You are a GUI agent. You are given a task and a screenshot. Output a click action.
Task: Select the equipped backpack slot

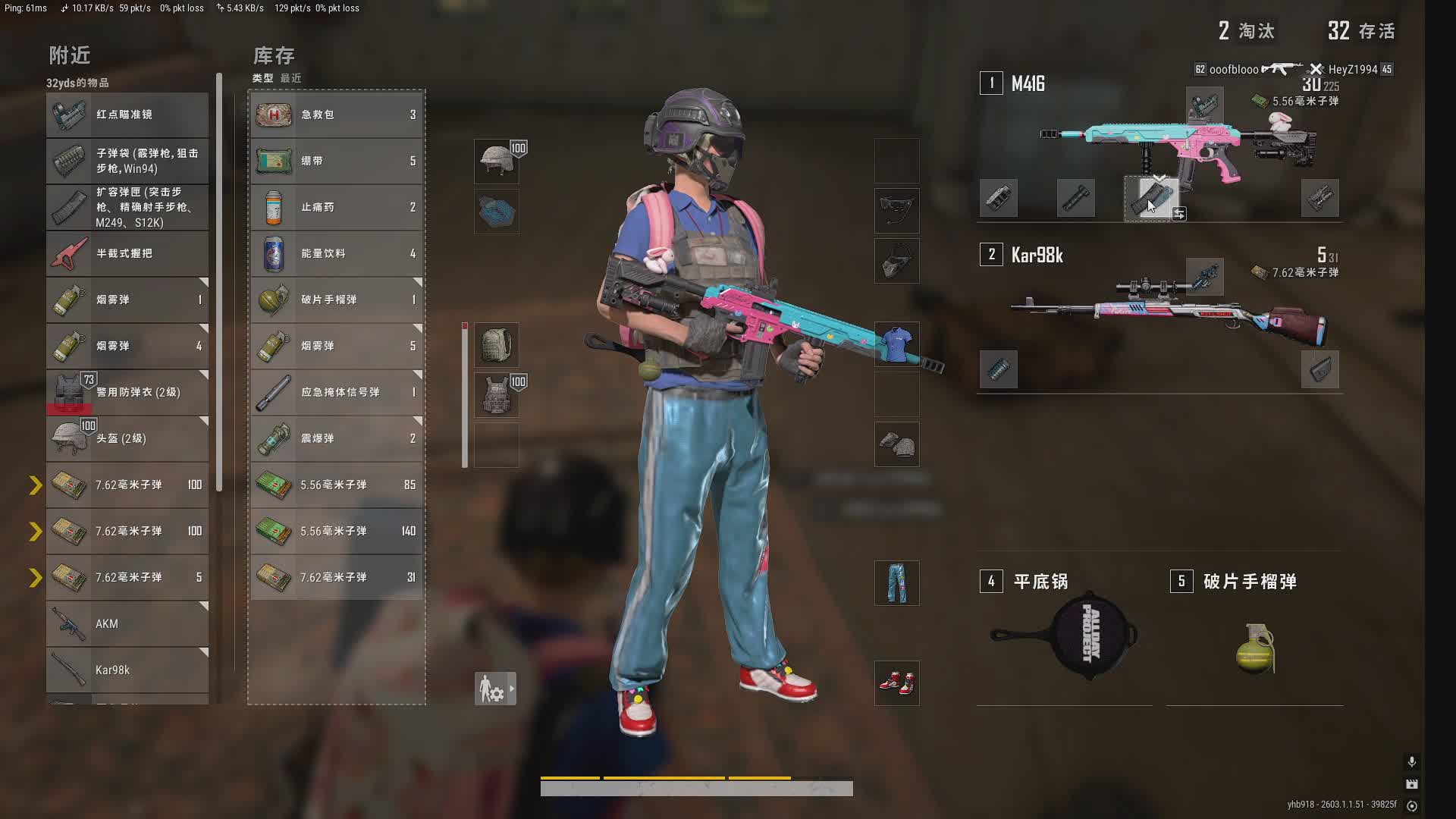click(x=497, y=345)
